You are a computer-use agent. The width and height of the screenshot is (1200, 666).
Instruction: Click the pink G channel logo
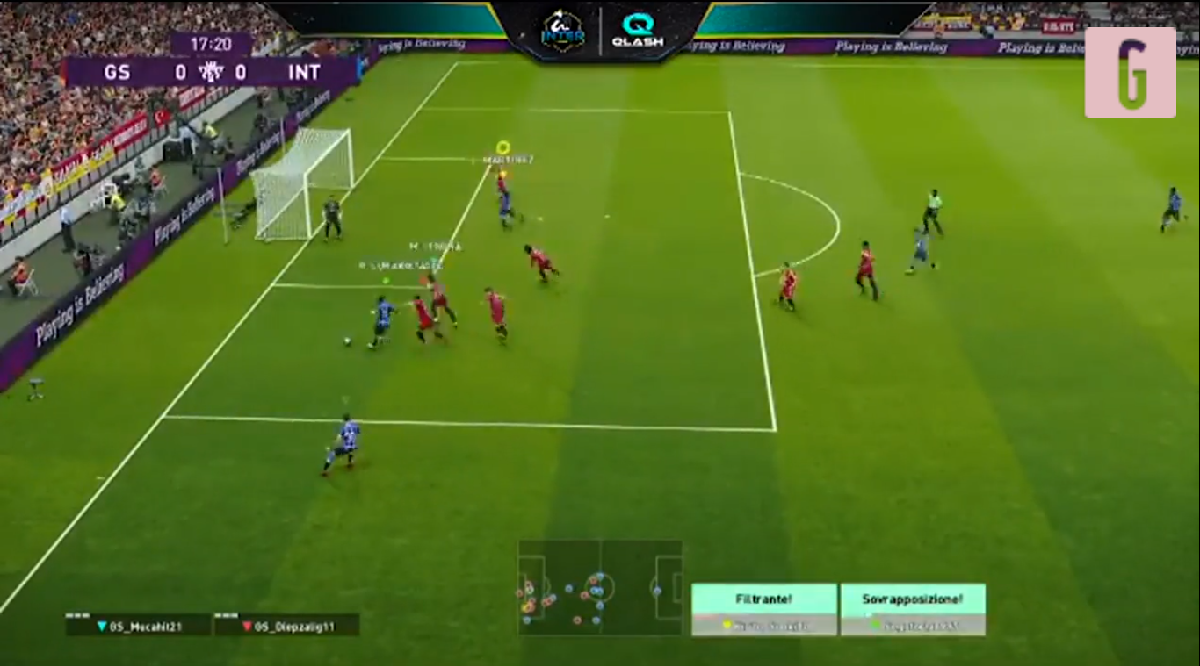tap(1130, 73)
